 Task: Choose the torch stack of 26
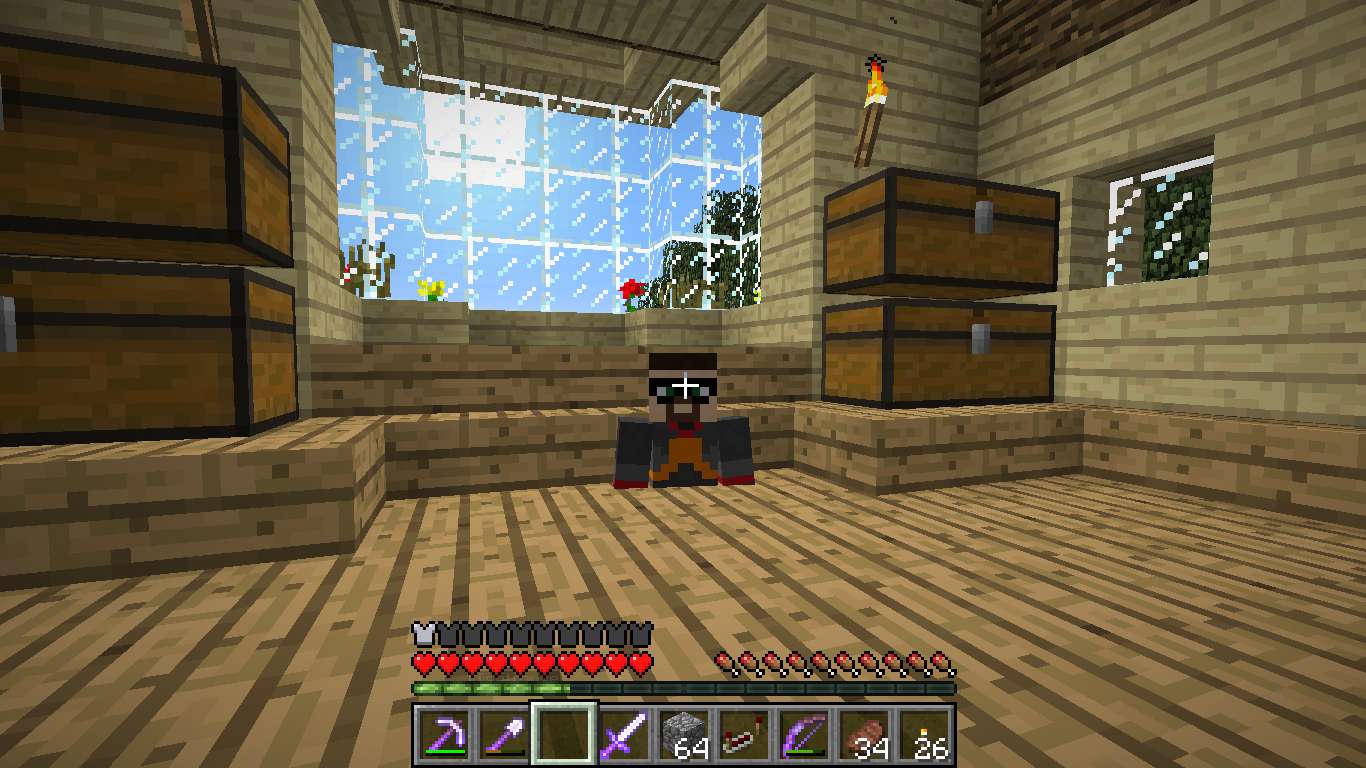[x=924, y=736]
